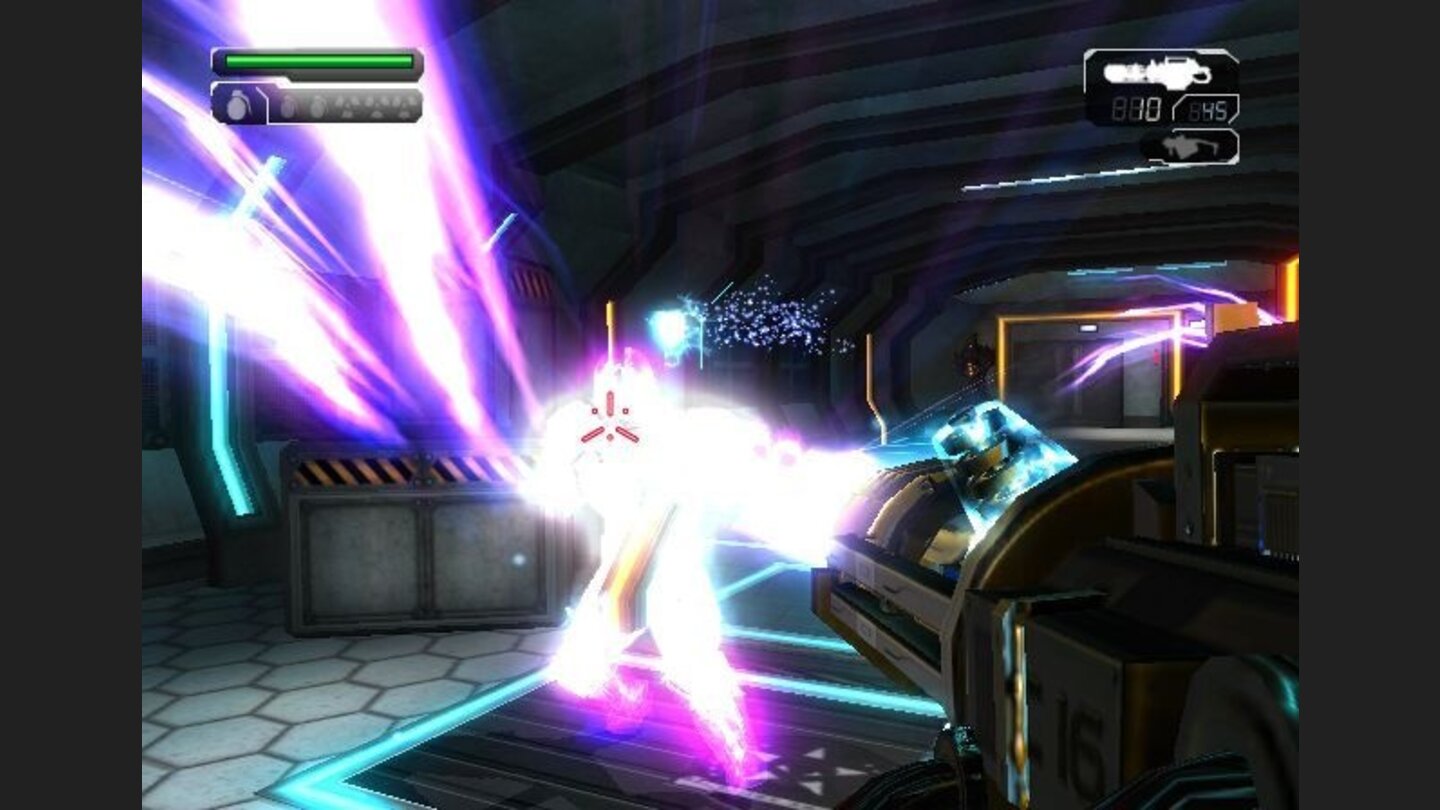Click the fifth icon in the item inventory bar

pos(373,105)
